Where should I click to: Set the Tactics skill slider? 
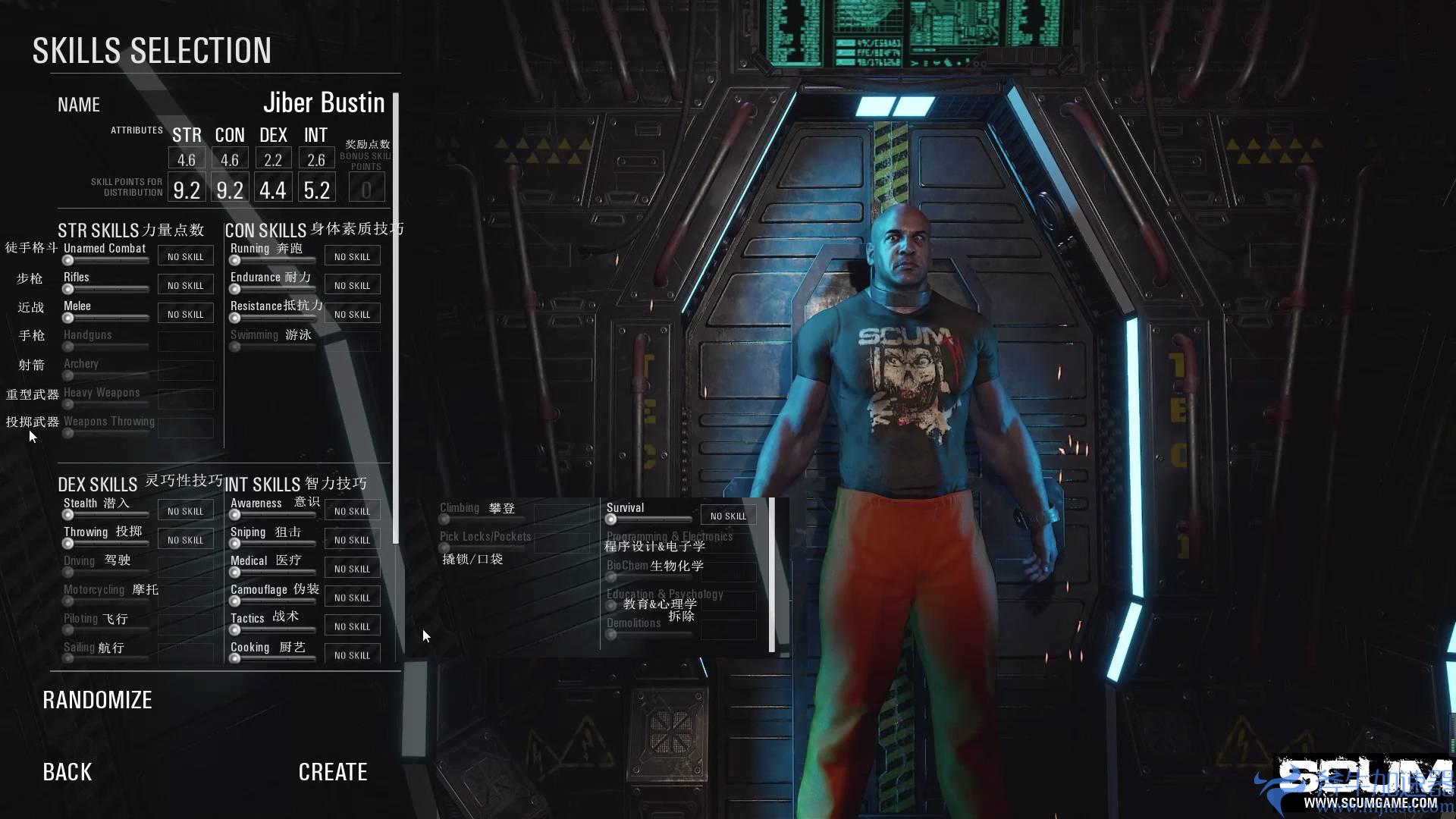pos(235,630)
